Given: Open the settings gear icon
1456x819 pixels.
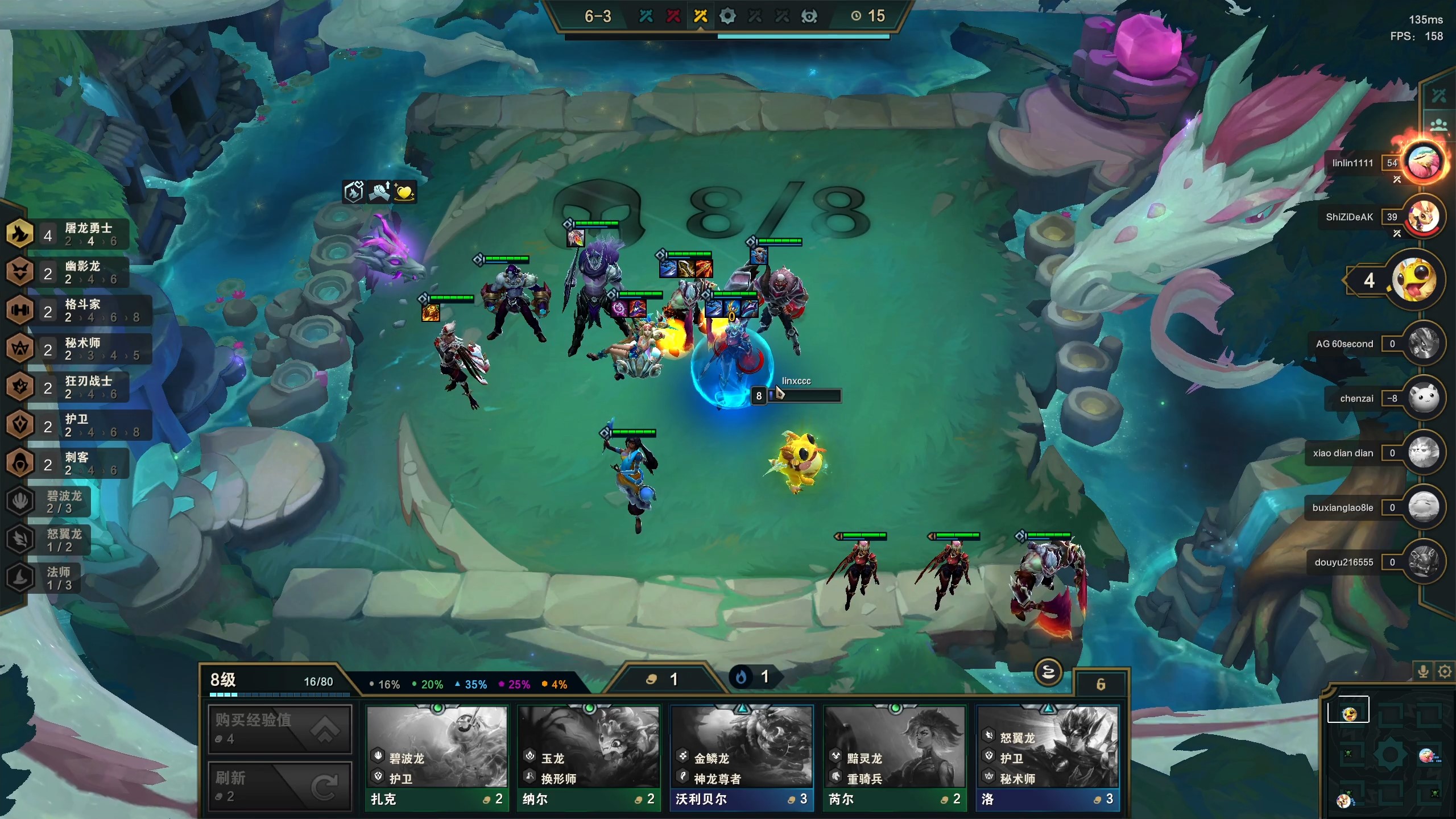Looking at the screenshot, I should (x=1445, y=672).
